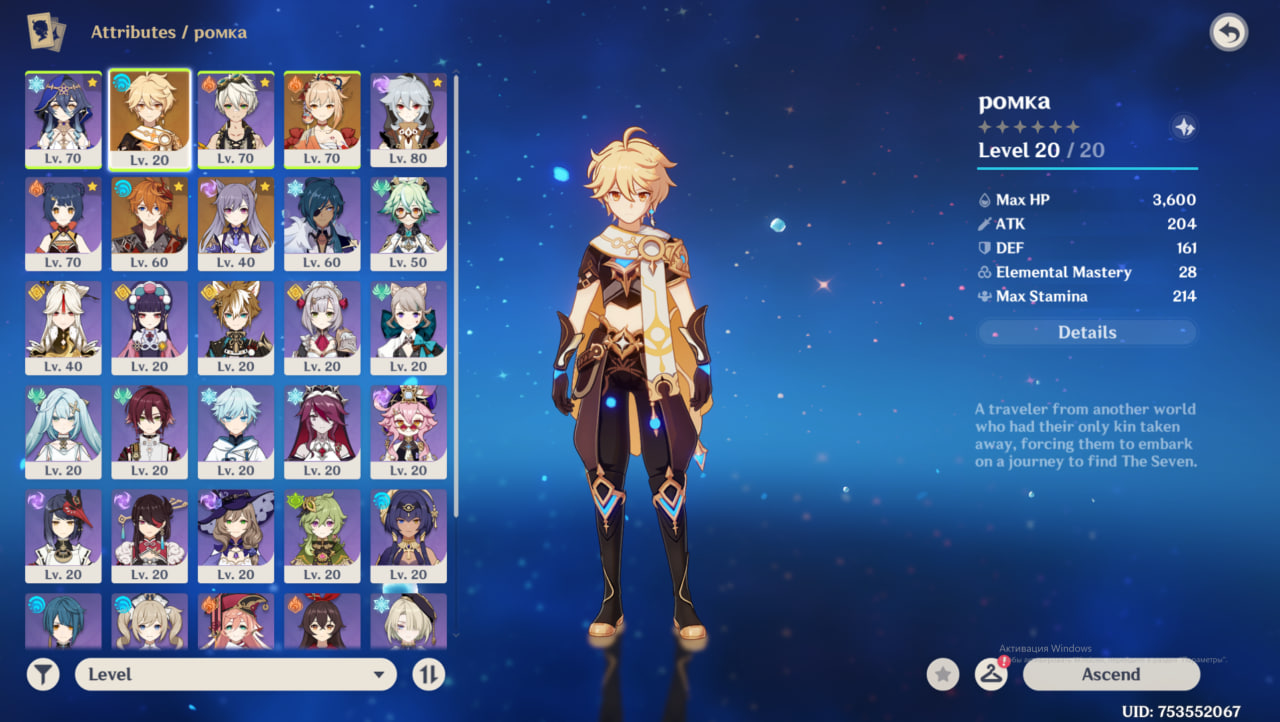Pick Xiangling's portrait in the list
Screen dimensions: 1280x722
pos(63,222)
